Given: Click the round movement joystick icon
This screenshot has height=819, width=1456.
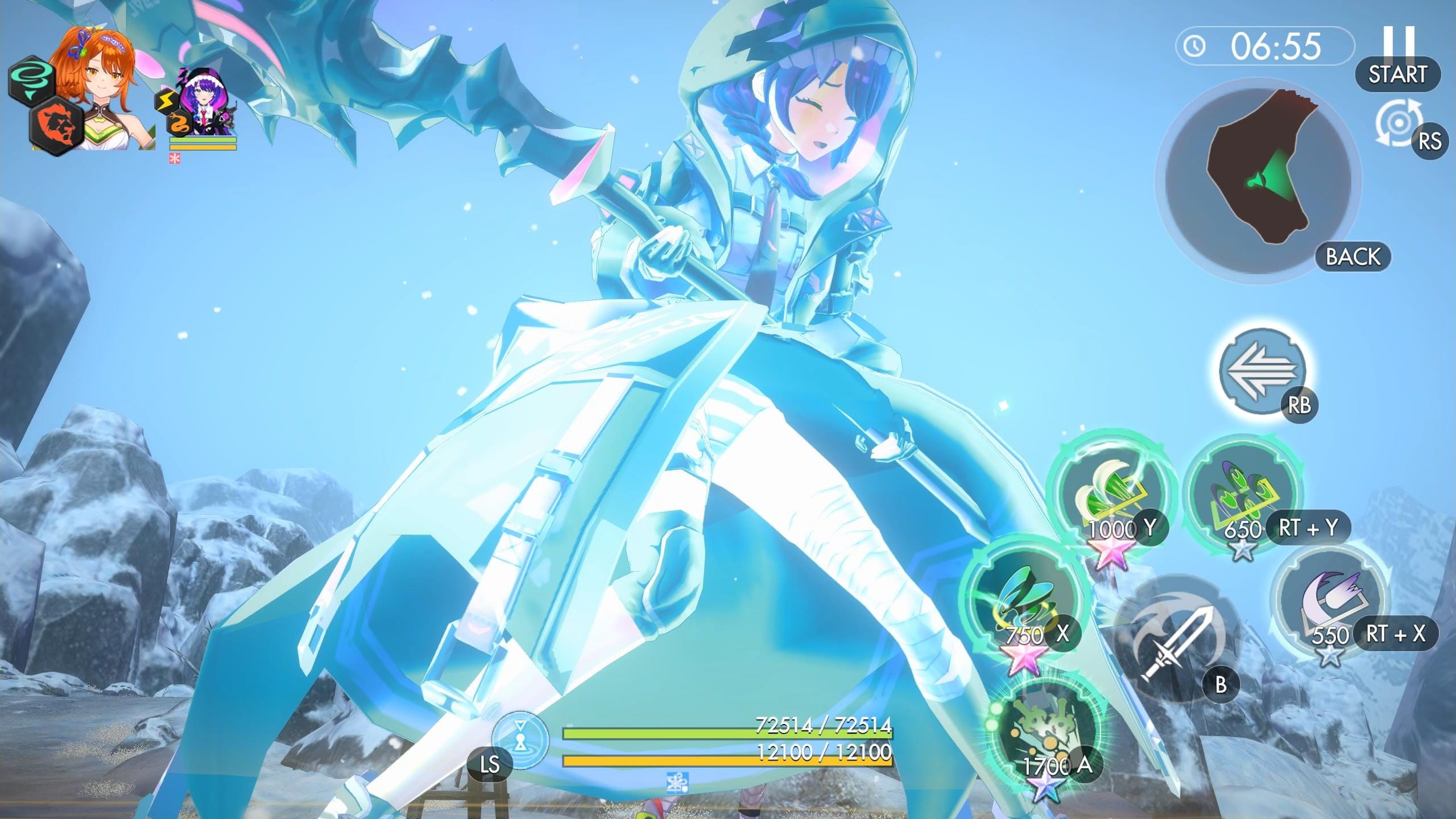Looking at the screenshot, I should point(519,741).
